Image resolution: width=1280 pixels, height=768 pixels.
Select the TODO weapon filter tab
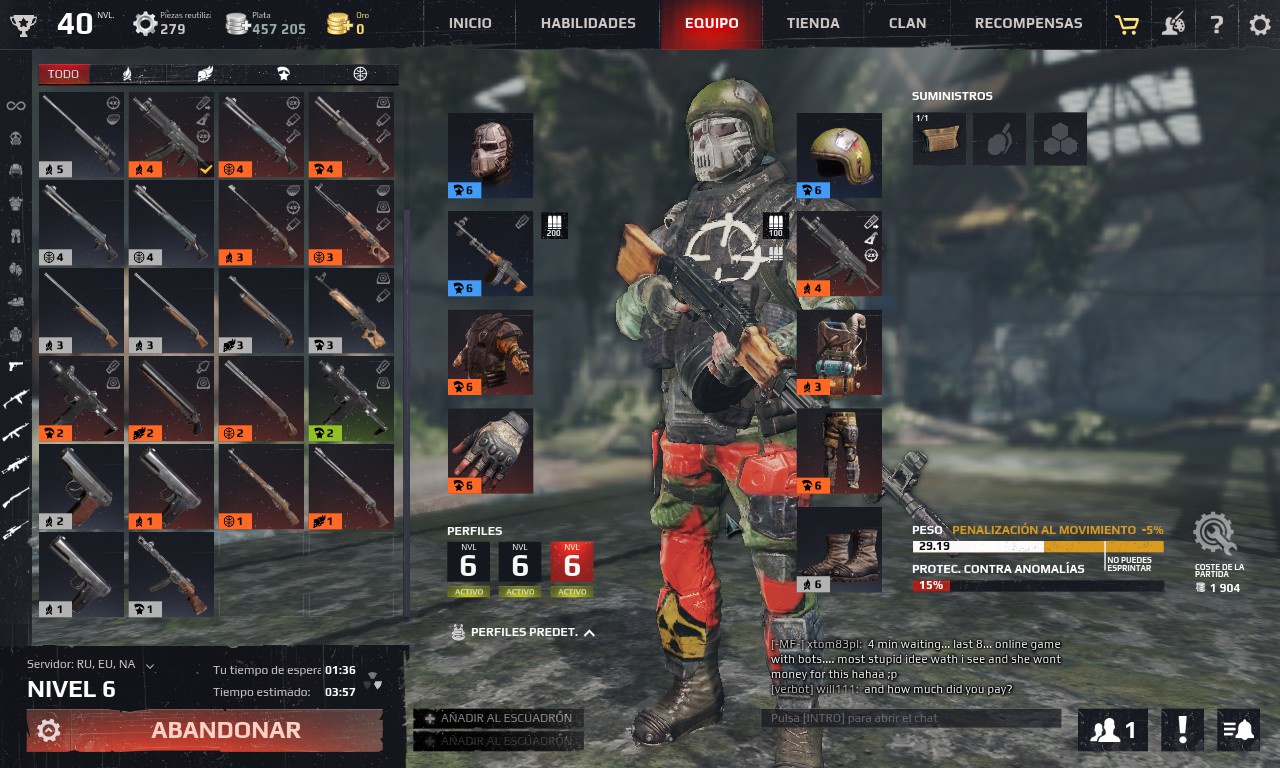pos(63,74)
